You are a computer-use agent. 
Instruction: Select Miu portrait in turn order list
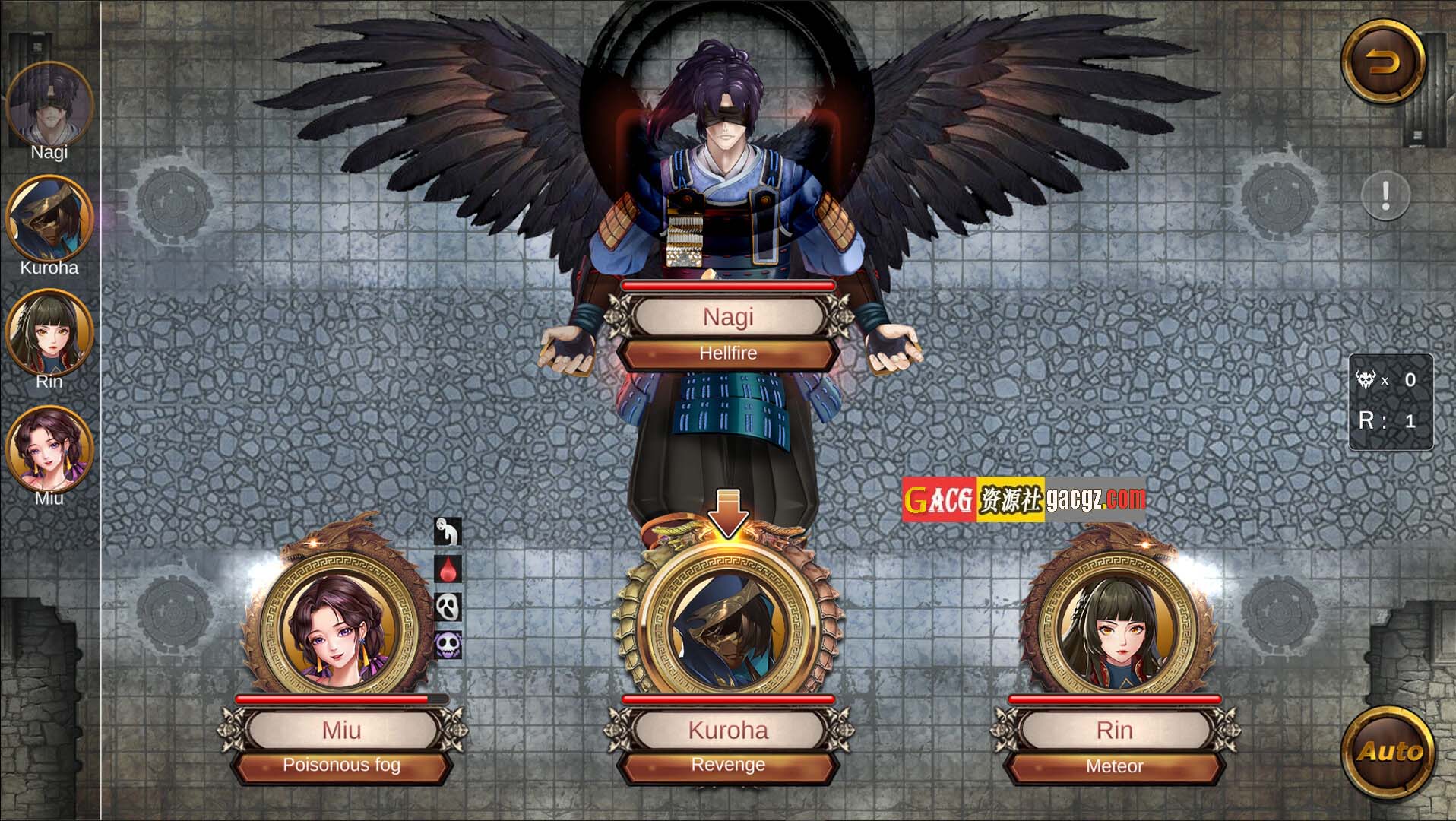(x=49, y=449)
